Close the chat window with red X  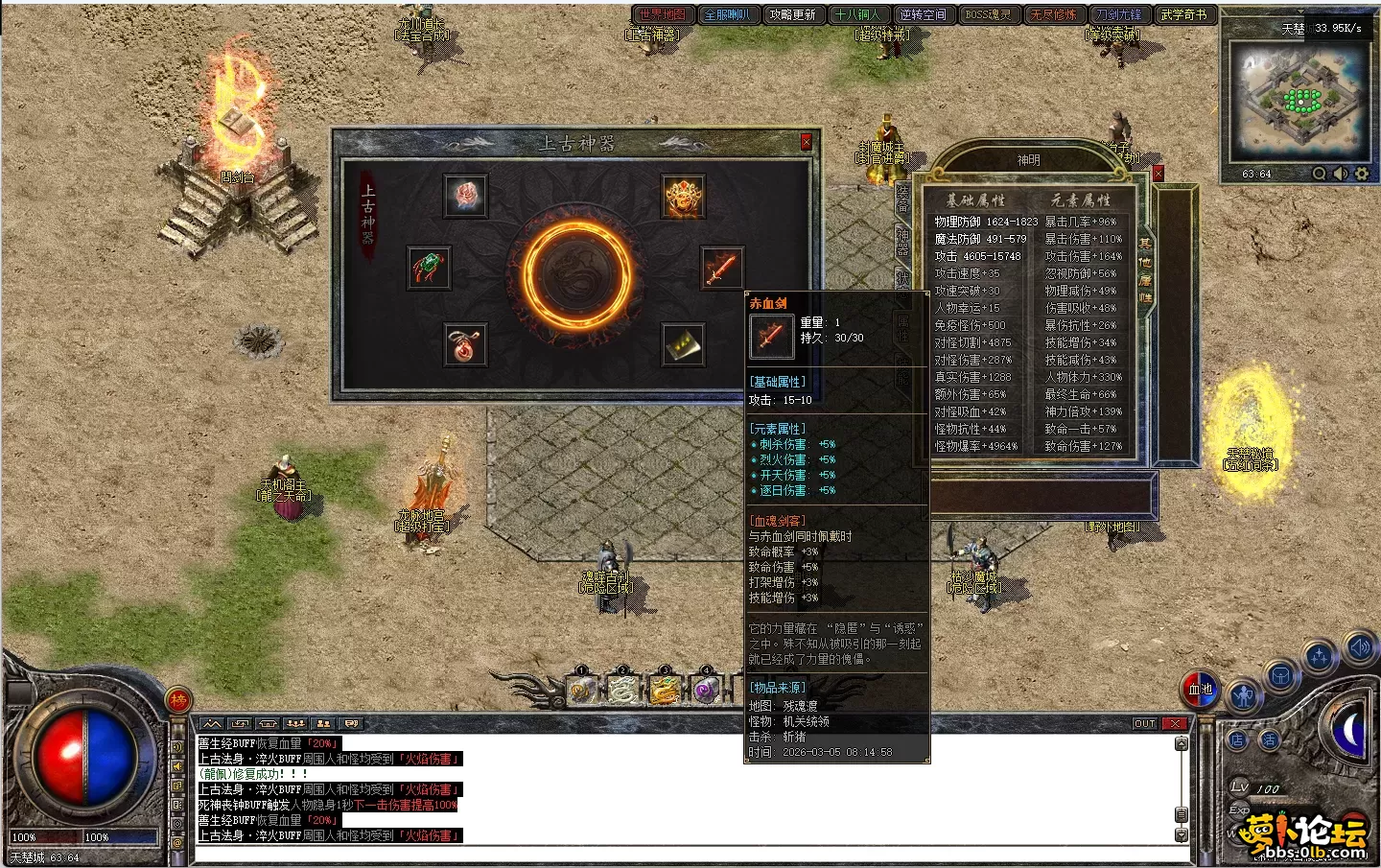tap(1175, 723)
